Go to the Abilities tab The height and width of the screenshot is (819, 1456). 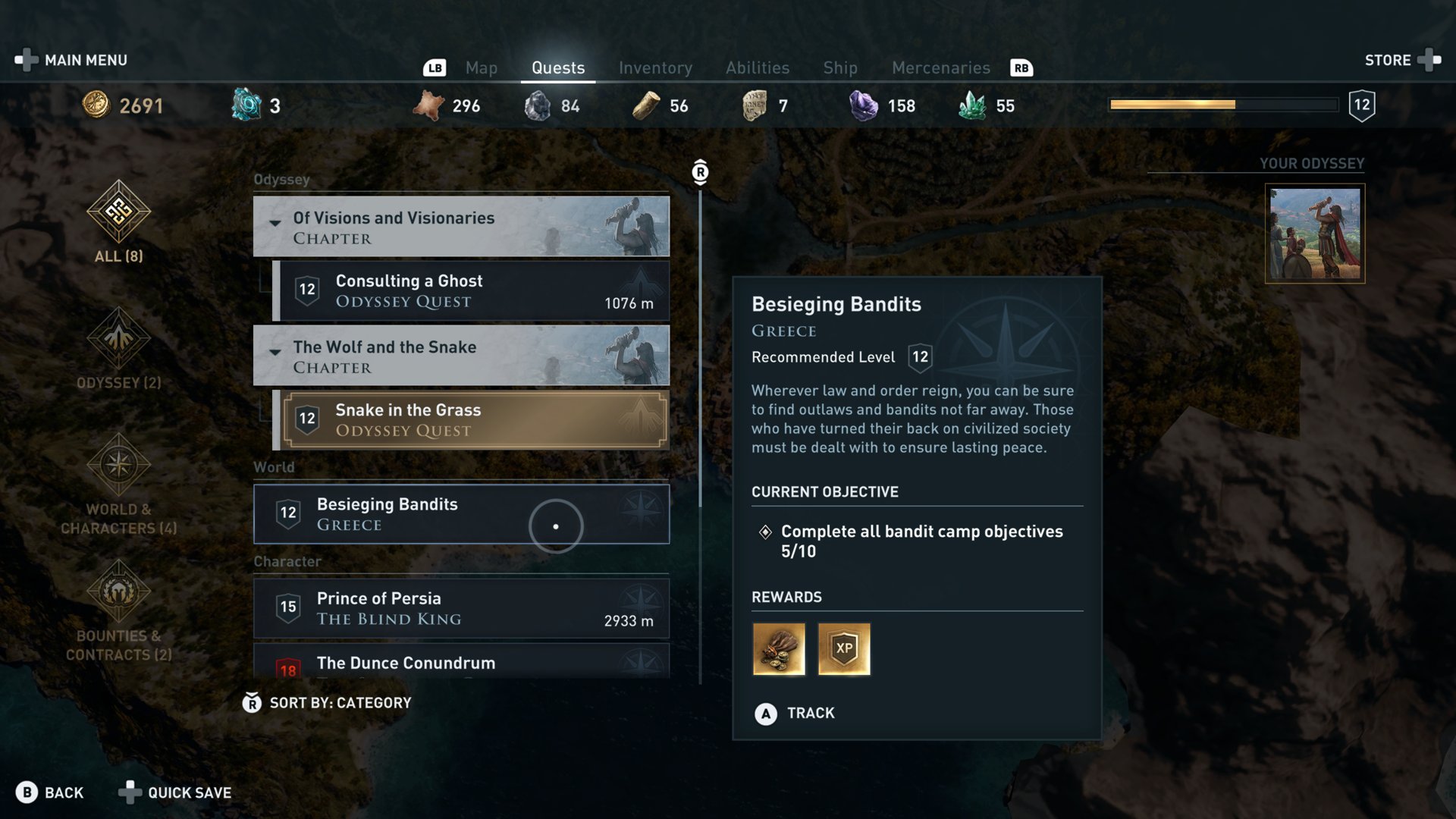(x=757, y=68)
